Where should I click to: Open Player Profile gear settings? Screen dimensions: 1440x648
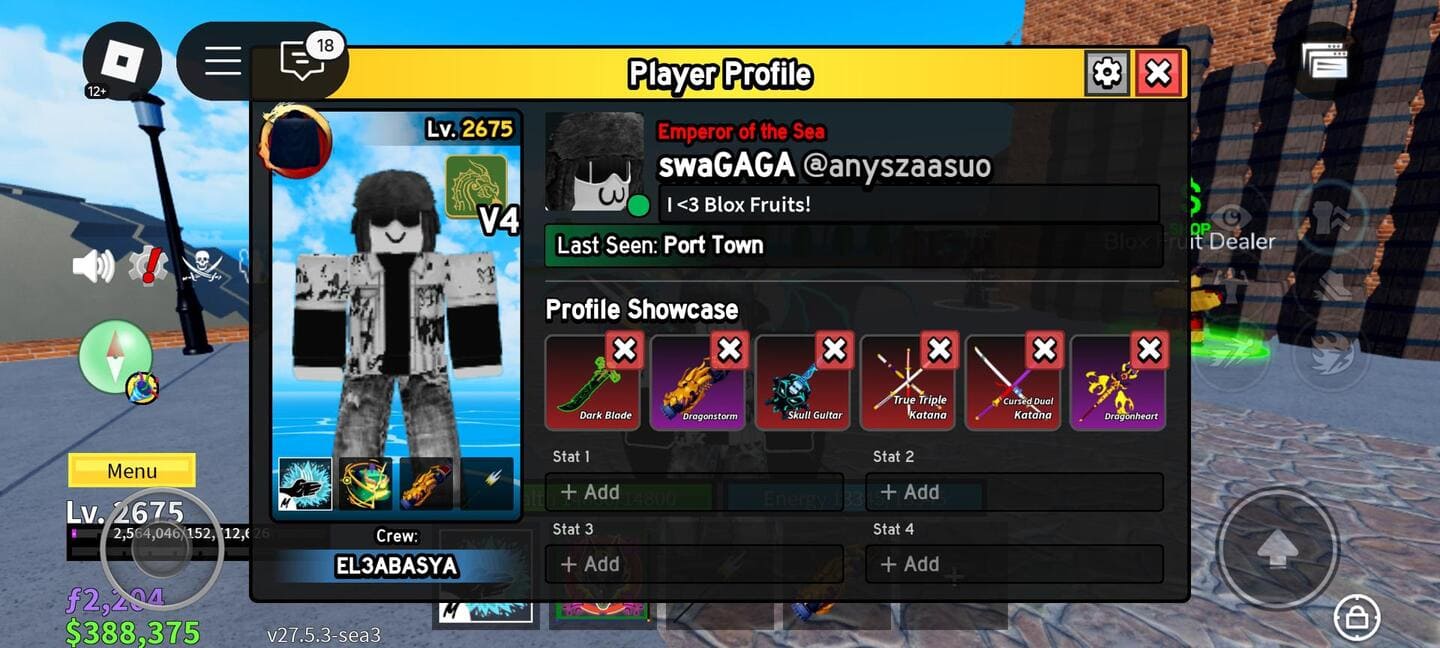(1107, 73)
